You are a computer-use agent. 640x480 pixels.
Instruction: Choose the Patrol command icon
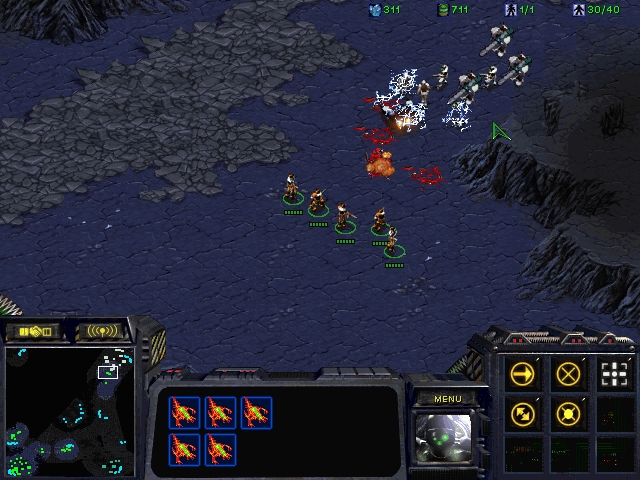pyautogui.click(x=522, y=412)
